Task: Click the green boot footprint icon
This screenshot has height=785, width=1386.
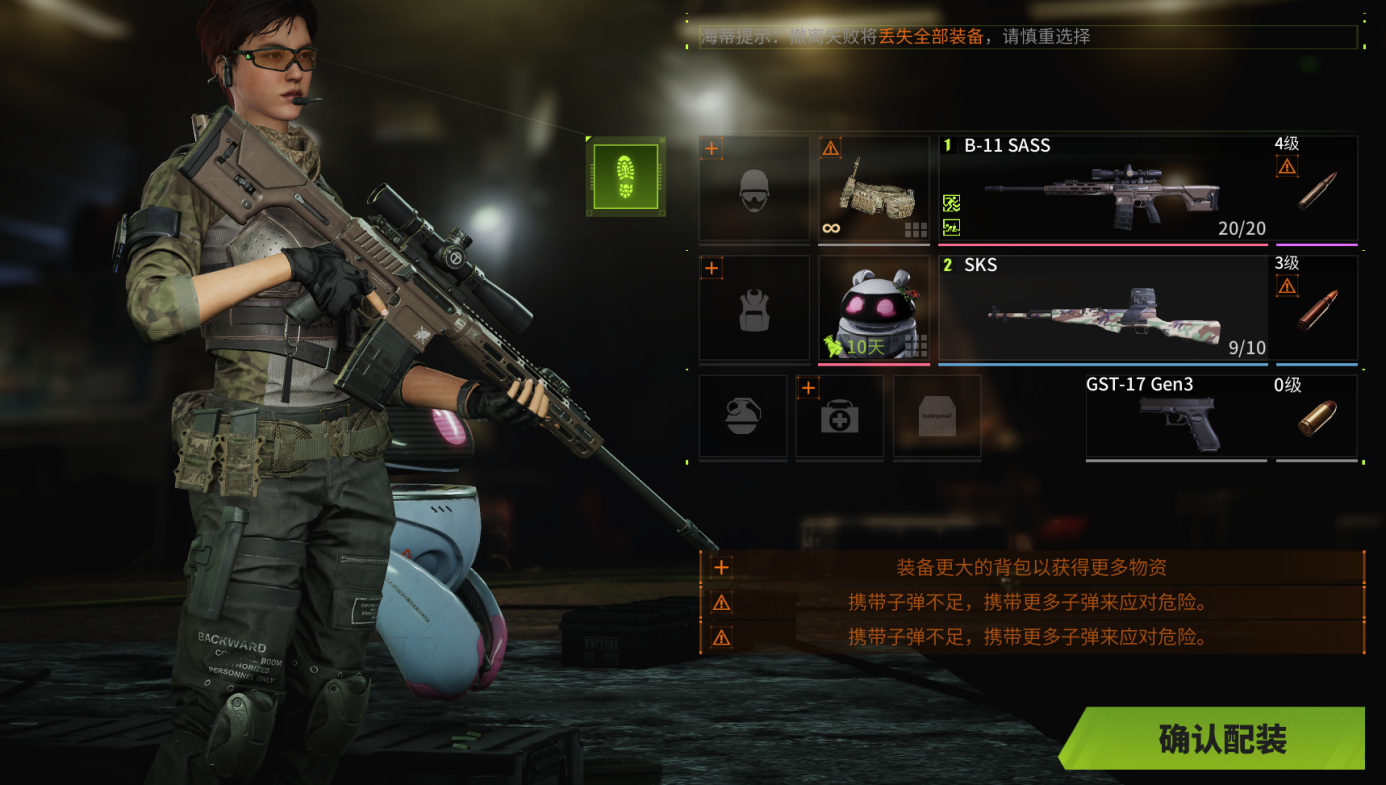Action: (626, 176)
